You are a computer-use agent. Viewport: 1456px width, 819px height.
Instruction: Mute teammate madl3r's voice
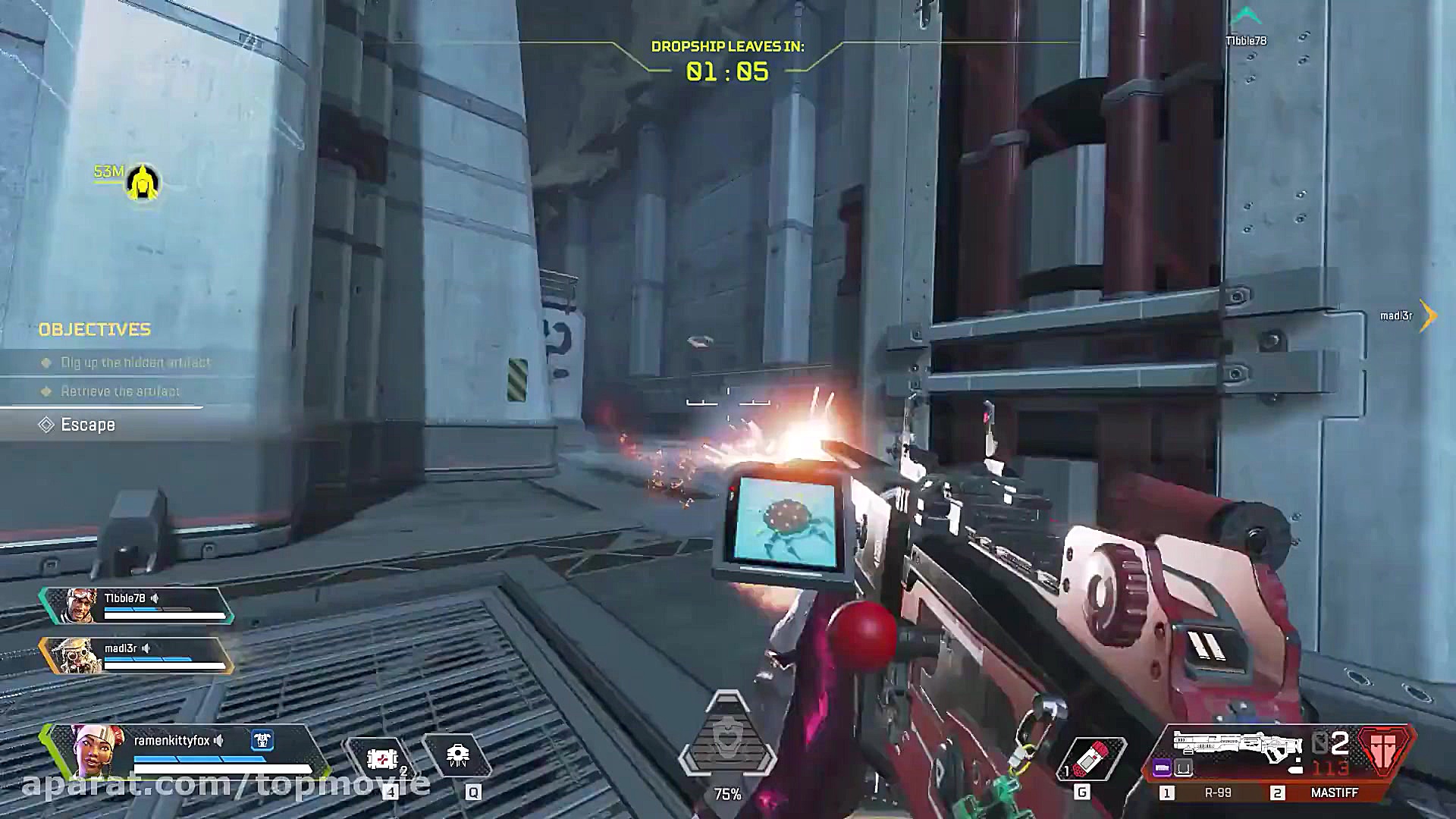(146, 649)
